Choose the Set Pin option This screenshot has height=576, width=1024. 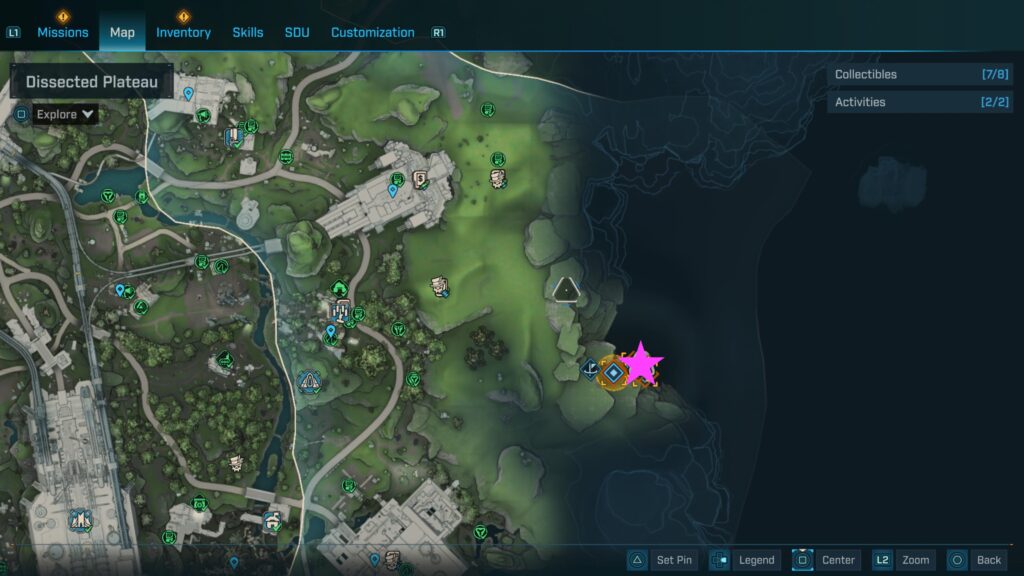tap(663, 560)
